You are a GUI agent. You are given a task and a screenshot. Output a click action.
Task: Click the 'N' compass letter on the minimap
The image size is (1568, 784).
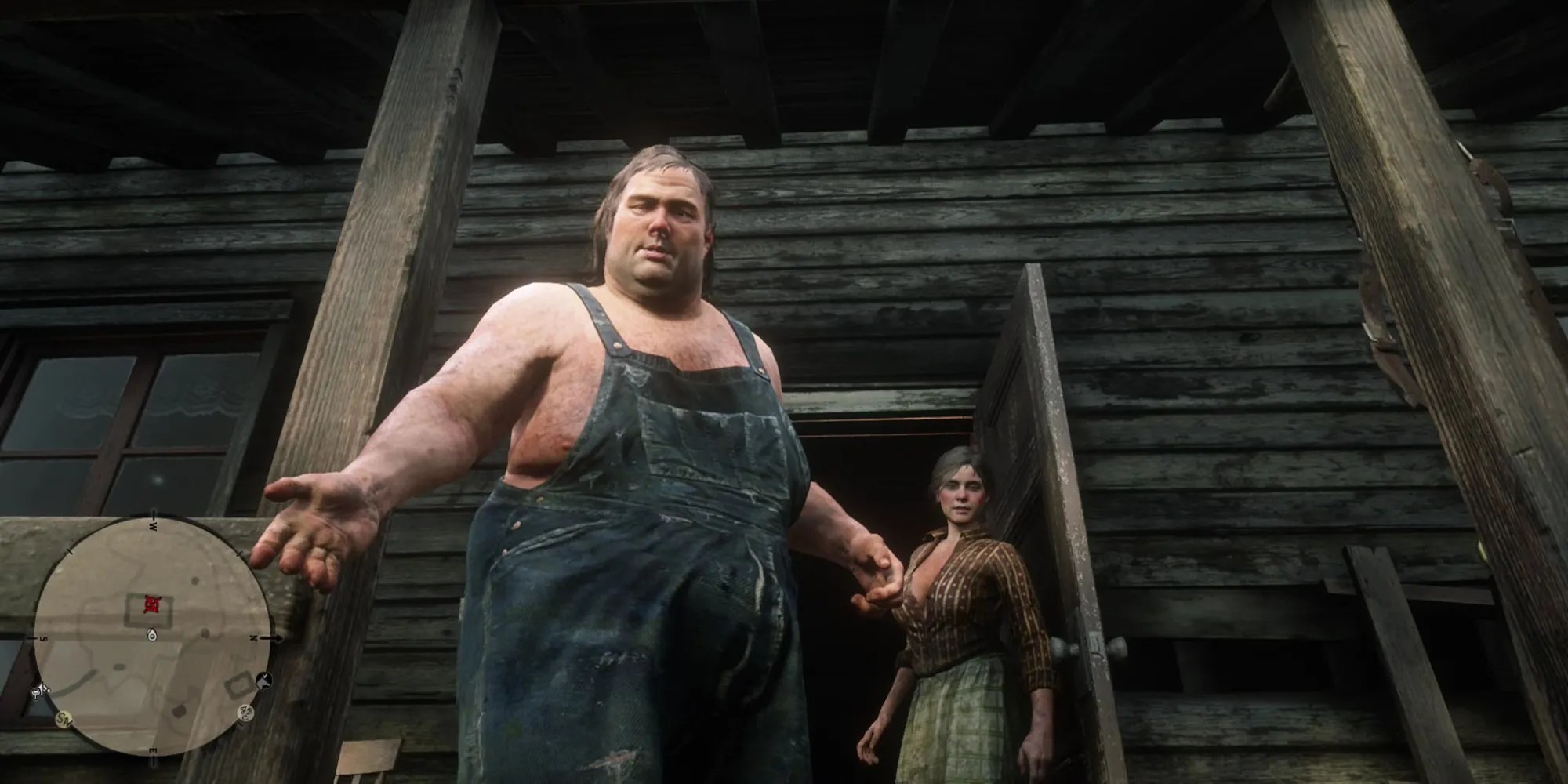point(254,637)
